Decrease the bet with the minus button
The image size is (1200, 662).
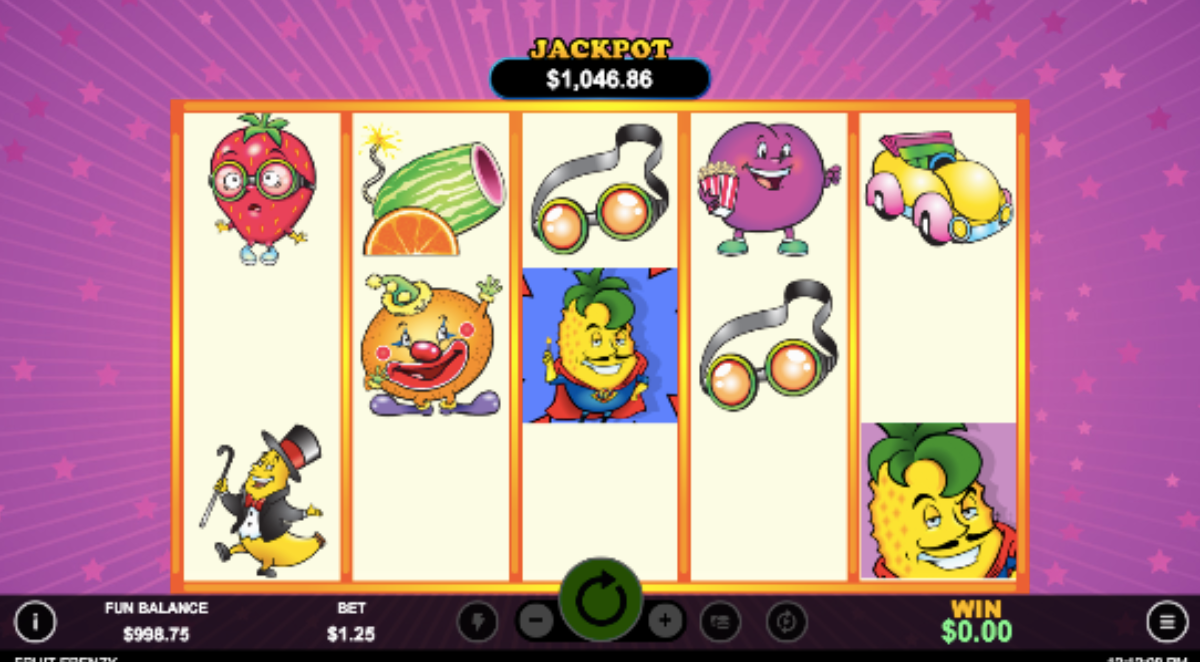coord(536,622)
